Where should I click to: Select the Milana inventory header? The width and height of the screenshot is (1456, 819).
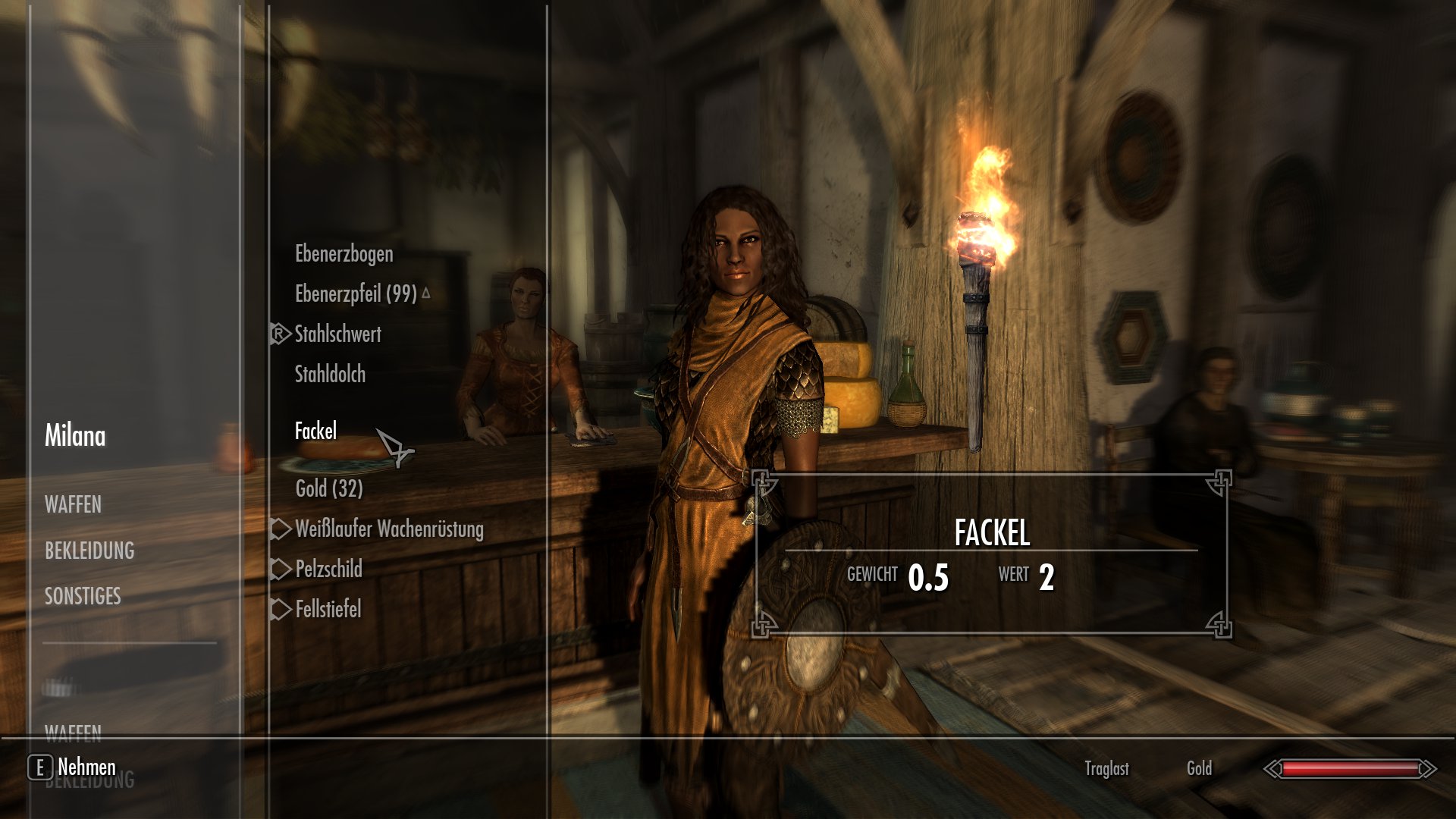click(75, 435)
